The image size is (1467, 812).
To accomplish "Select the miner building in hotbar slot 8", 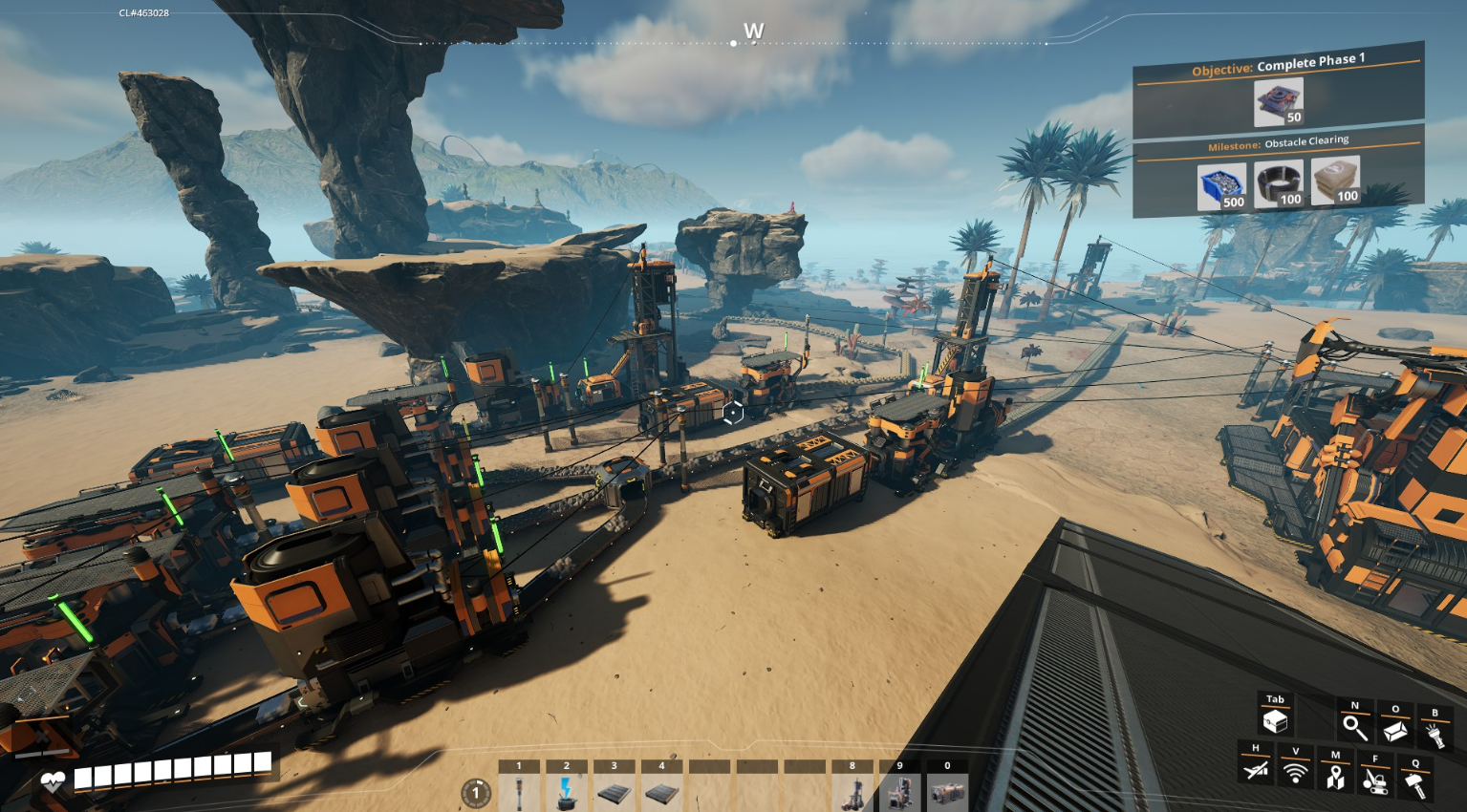I will tap(852, 792).
